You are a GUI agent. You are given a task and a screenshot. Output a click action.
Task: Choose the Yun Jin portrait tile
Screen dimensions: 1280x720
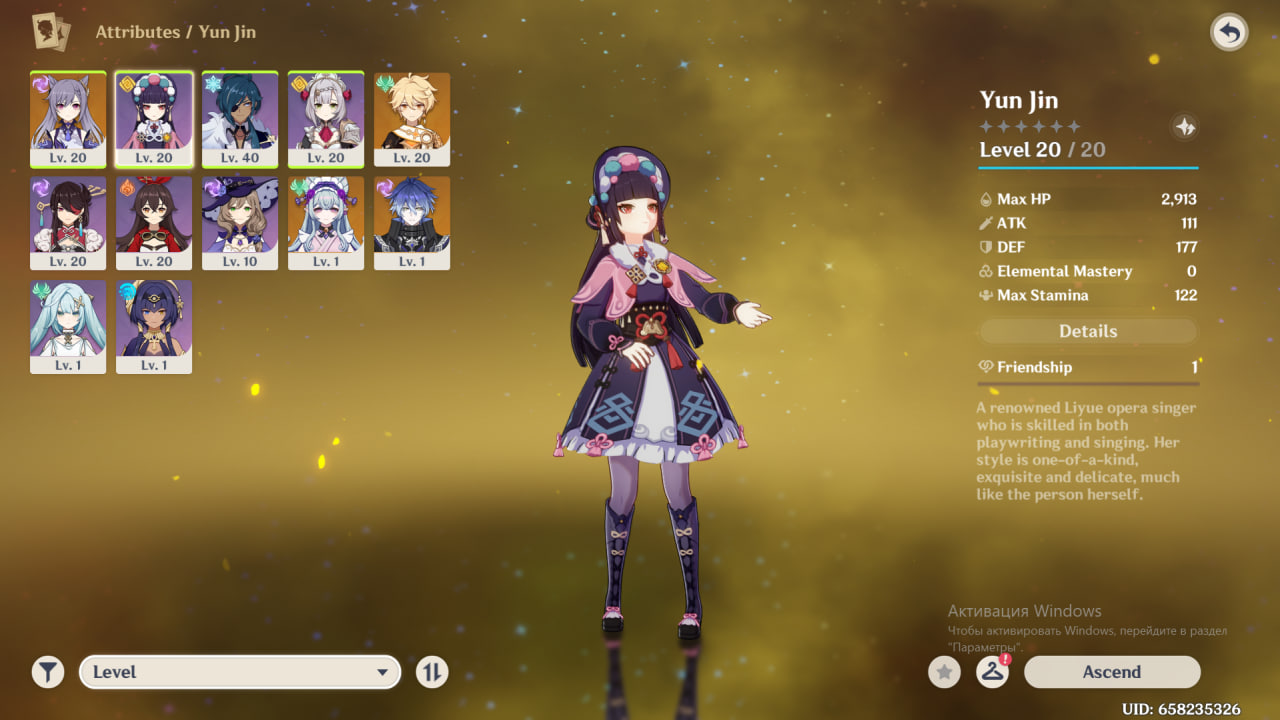(x=154, y=118)
